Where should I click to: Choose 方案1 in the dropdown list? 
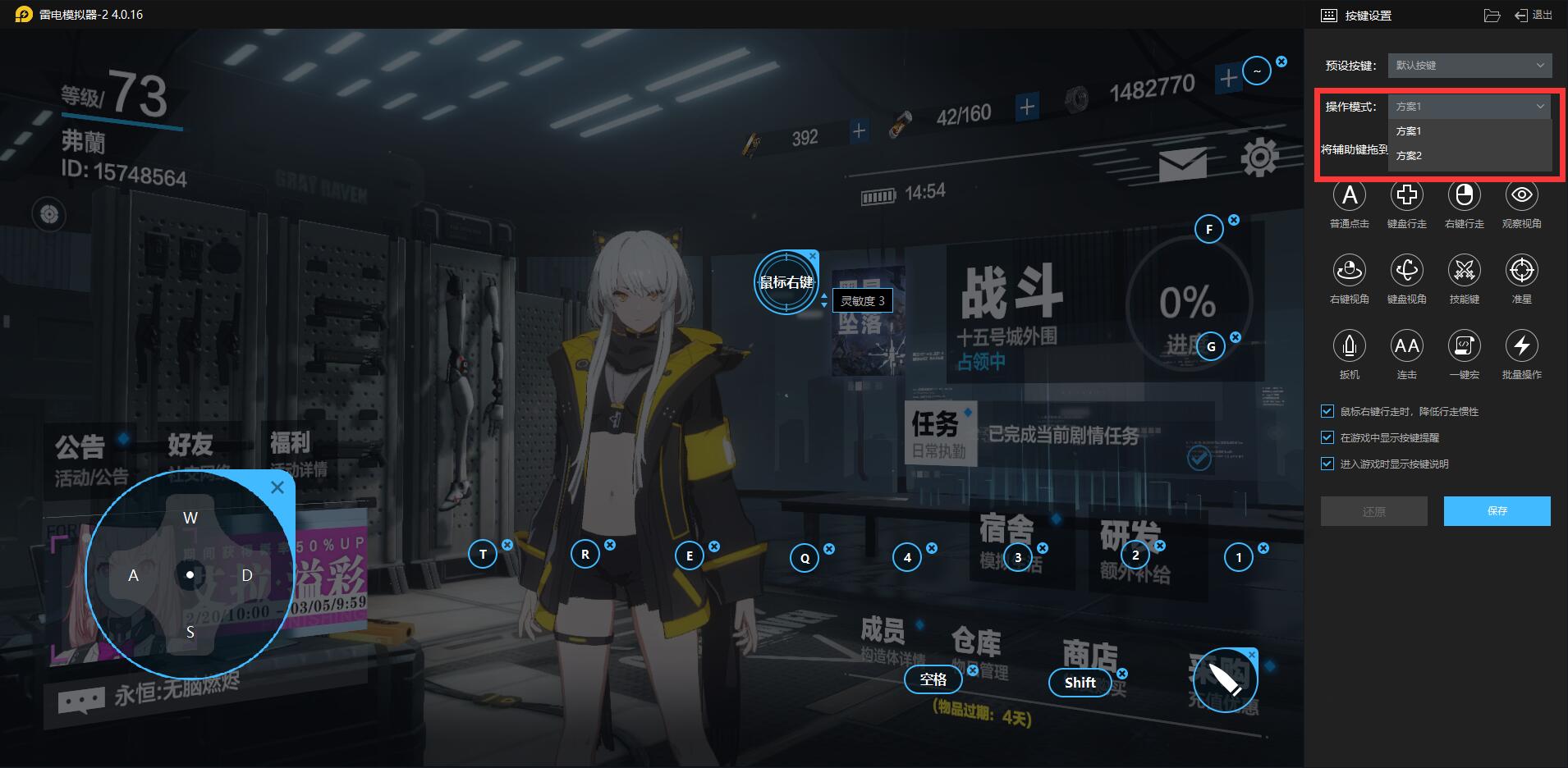pos(1409,131)
